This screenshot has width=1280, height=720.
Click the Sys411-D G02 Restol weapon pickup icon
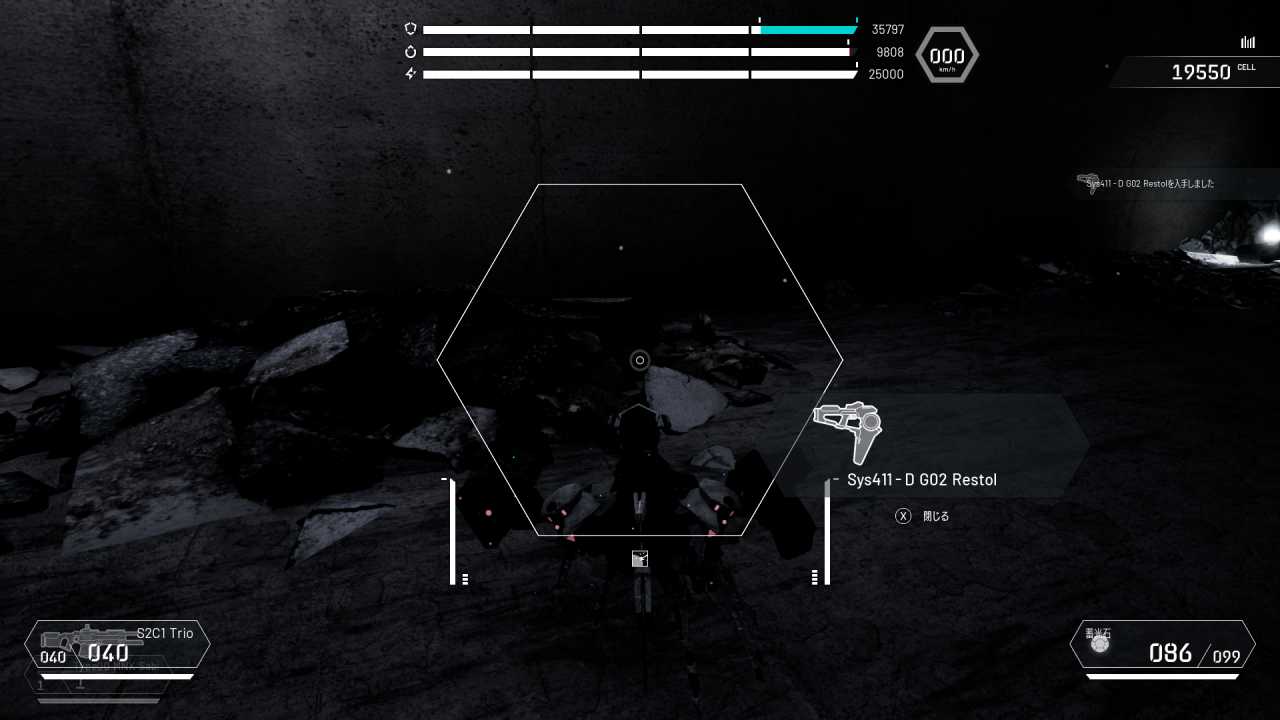tap(849, 431)
